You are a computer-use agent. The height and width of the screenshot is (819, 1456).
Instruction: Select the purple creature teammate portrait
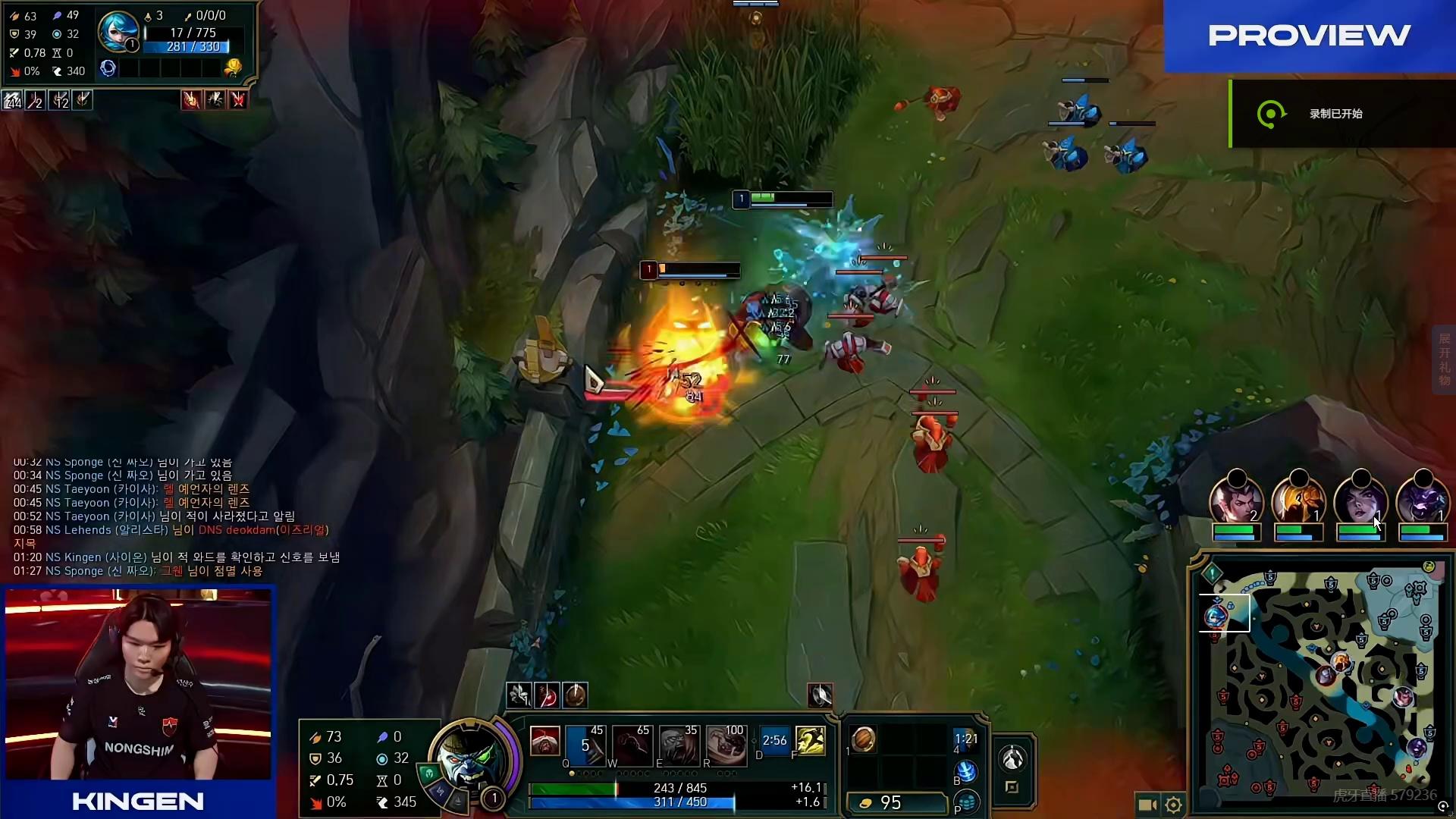[1423, 502]
